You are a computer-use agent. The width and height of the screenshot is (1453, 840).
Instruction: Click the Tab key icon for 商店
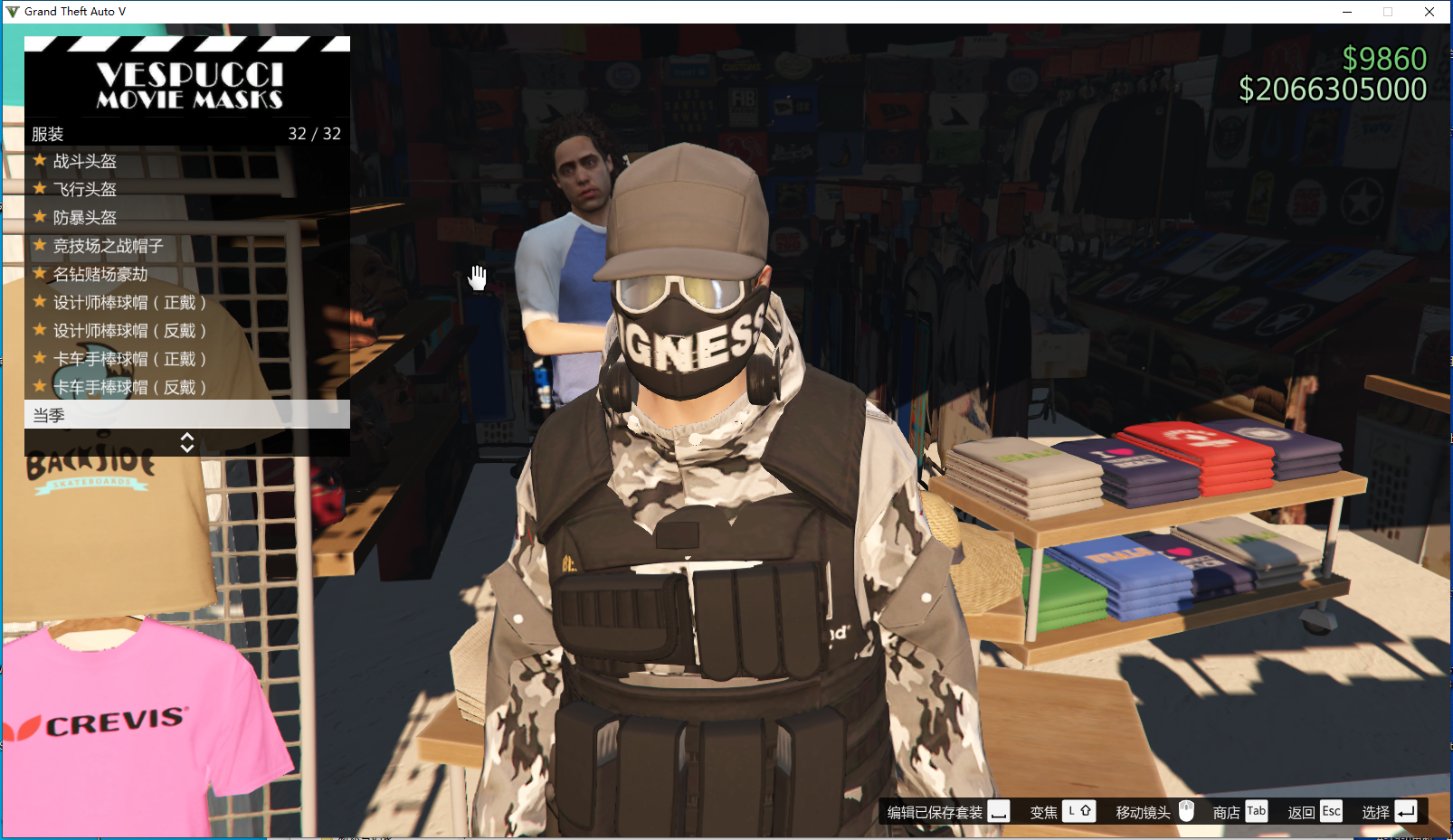tap(1256, 811)
